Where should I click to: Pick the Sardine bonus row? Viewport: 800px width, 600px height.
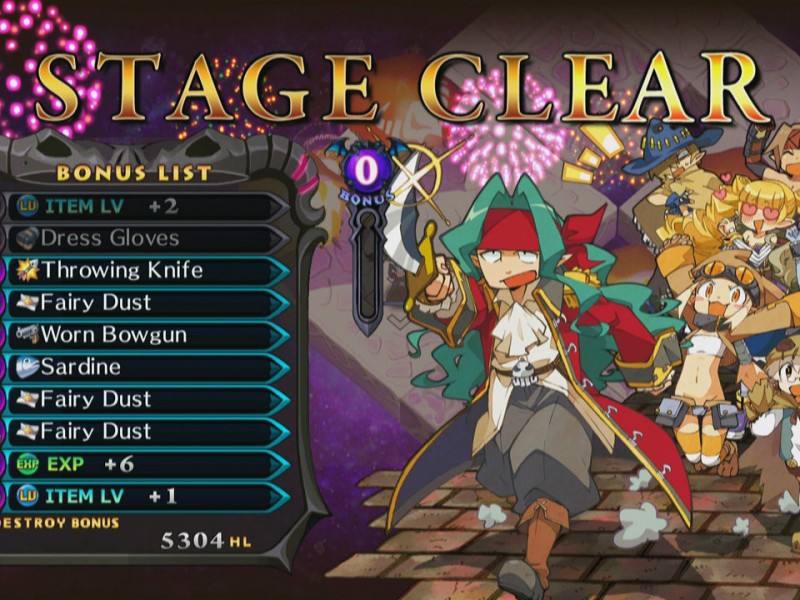[x=140, y=366]
